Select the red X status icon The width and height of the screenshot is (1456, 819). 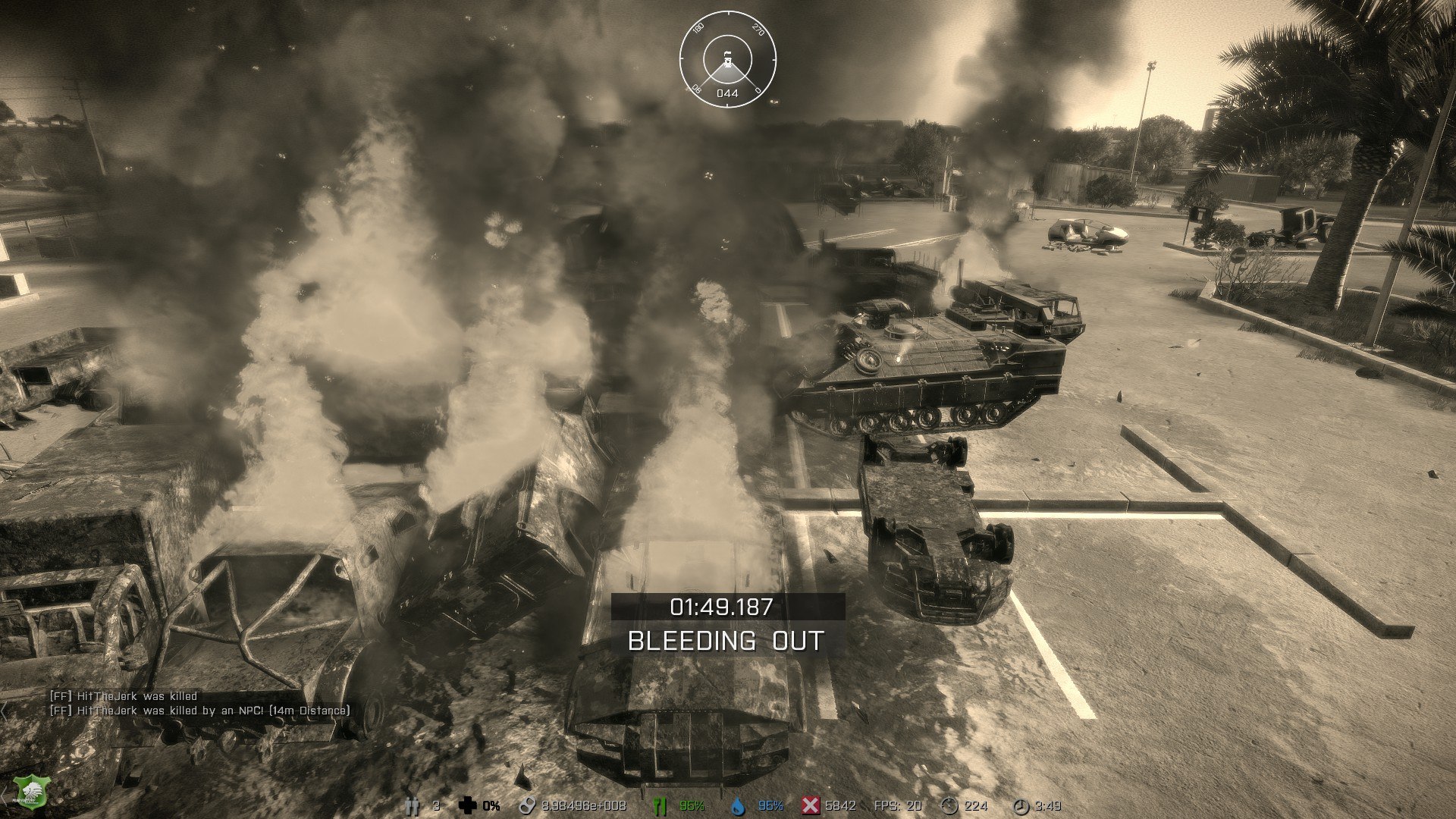pyautogui.click(x=811, y=805)
